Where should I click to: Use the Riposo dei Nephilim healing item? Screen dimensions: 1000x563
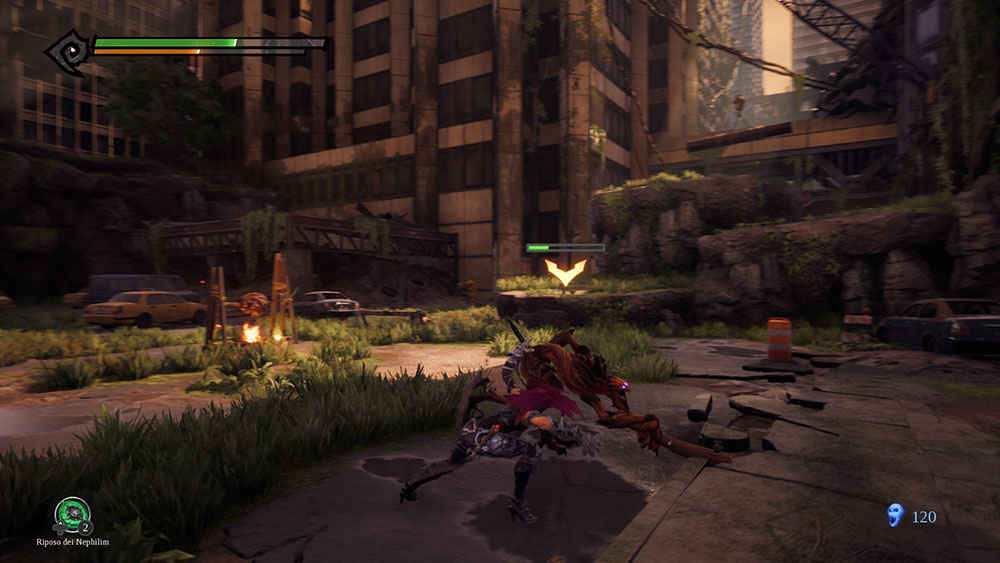click(72, 516)
